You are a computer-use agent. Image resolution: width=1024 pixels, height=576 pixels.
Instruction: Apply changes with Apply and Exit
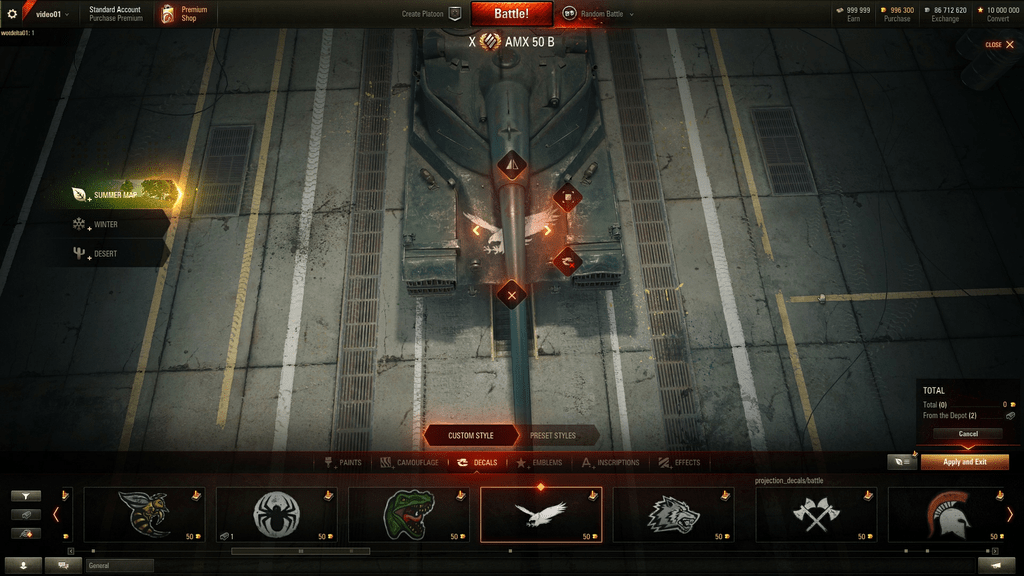point(965,462)
